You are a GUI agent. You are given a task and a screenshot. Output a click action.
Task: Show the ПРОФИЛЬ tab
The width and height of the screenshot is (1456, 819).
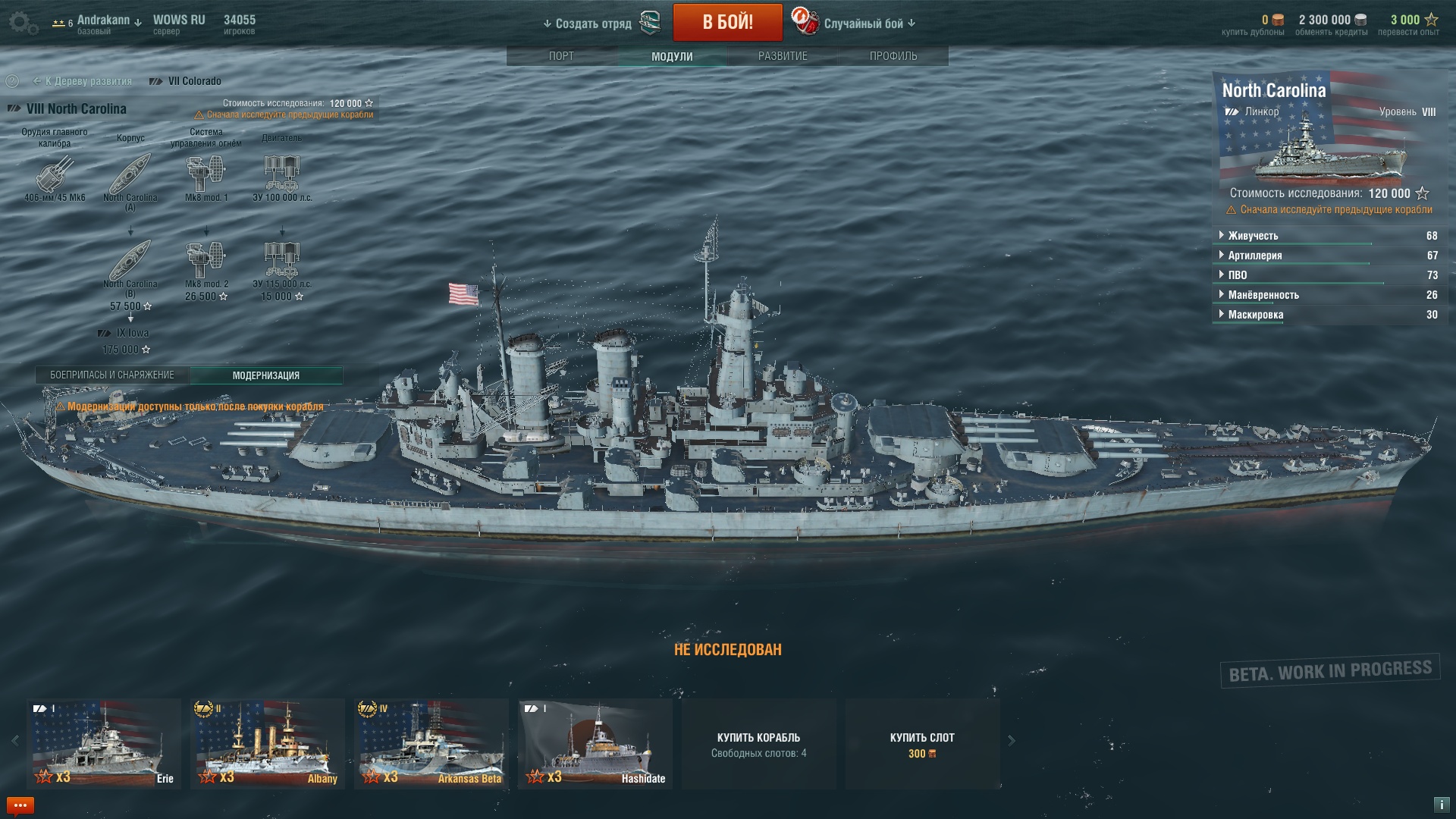tap(893, 56)
